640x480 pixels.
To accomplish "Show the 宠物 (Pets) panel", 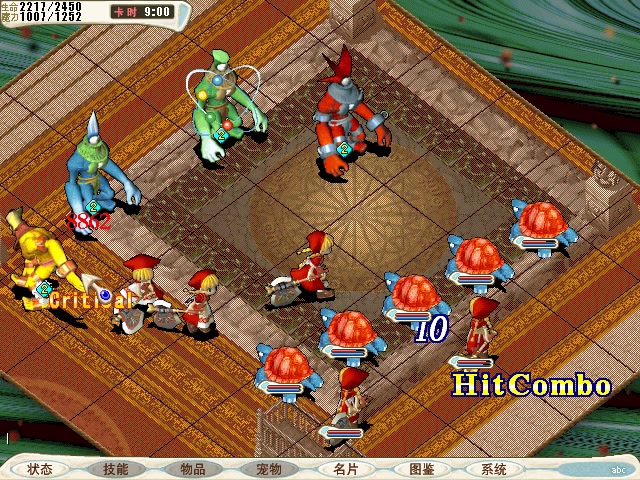I will [268, 468].
